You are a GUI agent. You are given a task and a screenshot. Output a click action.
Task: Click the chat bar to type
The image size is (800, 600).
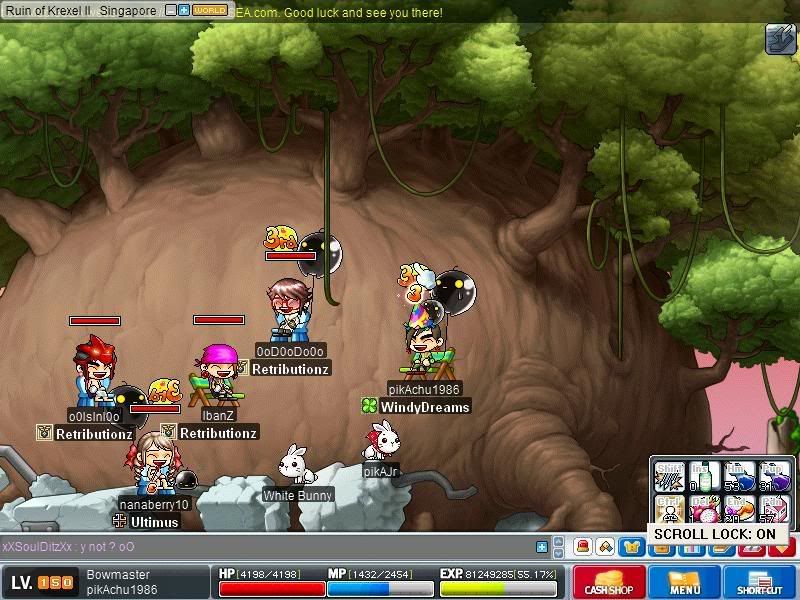click(270, 547)
